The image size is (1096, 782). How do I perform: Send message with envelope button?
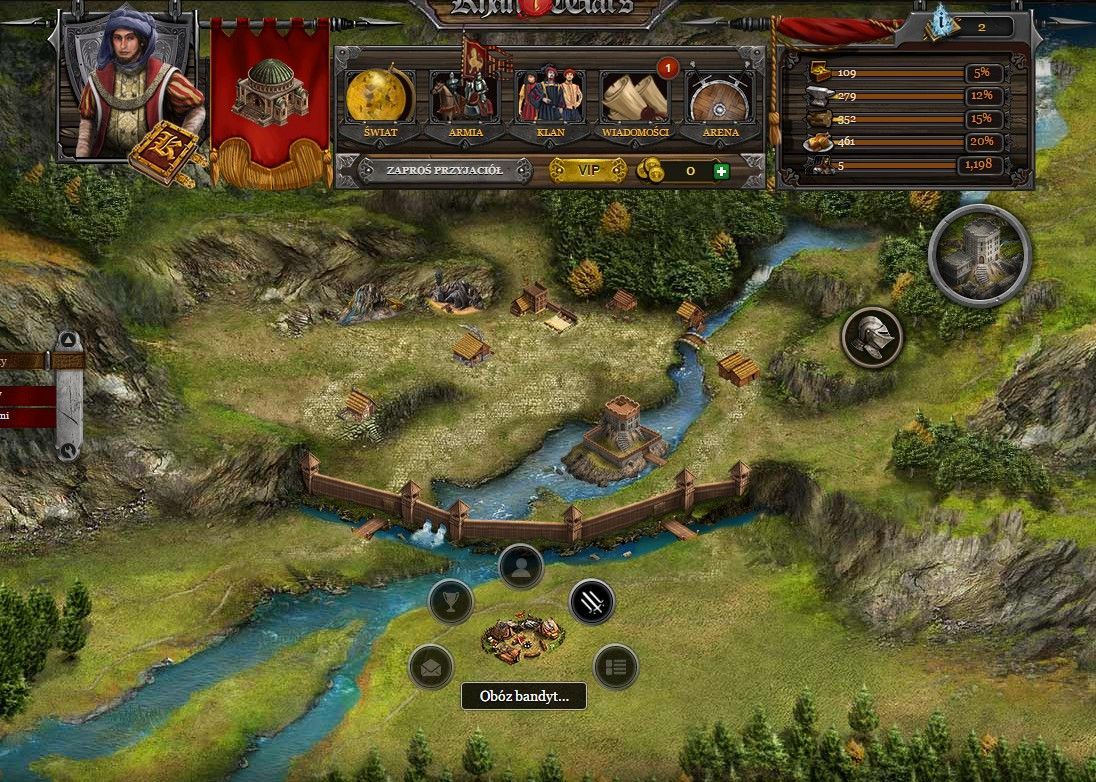(431, 667)
